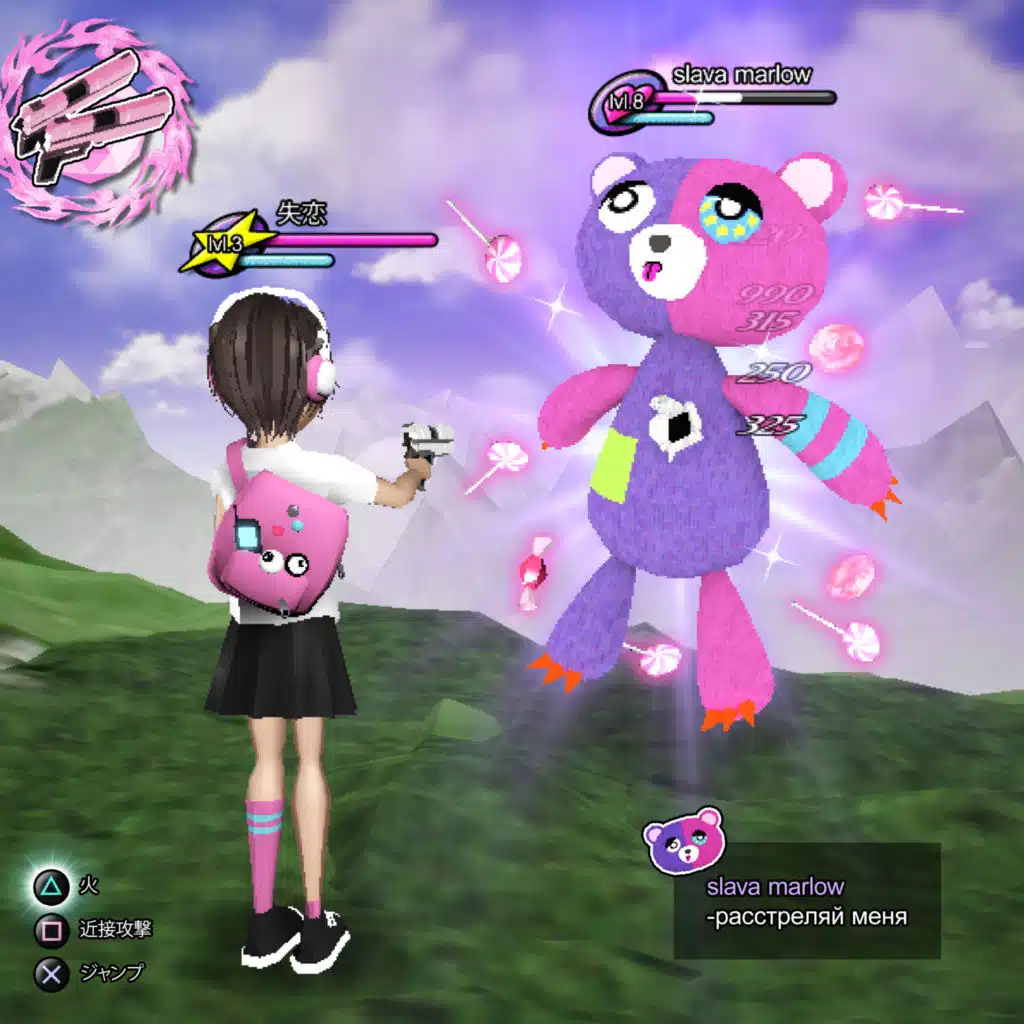
Task: Select the pink dual pistols weapon emblem
Action: [x=97, y=125]
